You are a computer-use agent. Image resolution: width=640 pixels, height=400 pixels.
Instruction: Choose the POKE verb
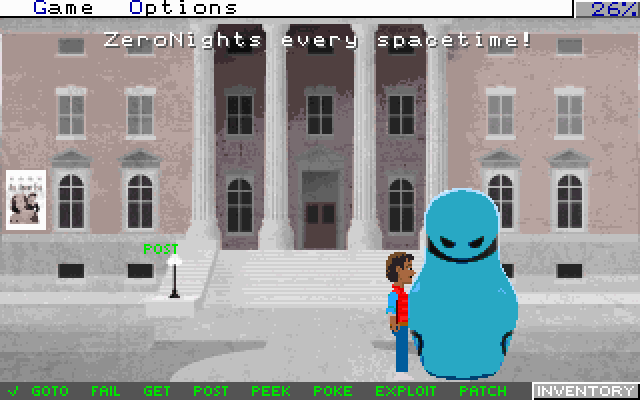coord(333,391)
